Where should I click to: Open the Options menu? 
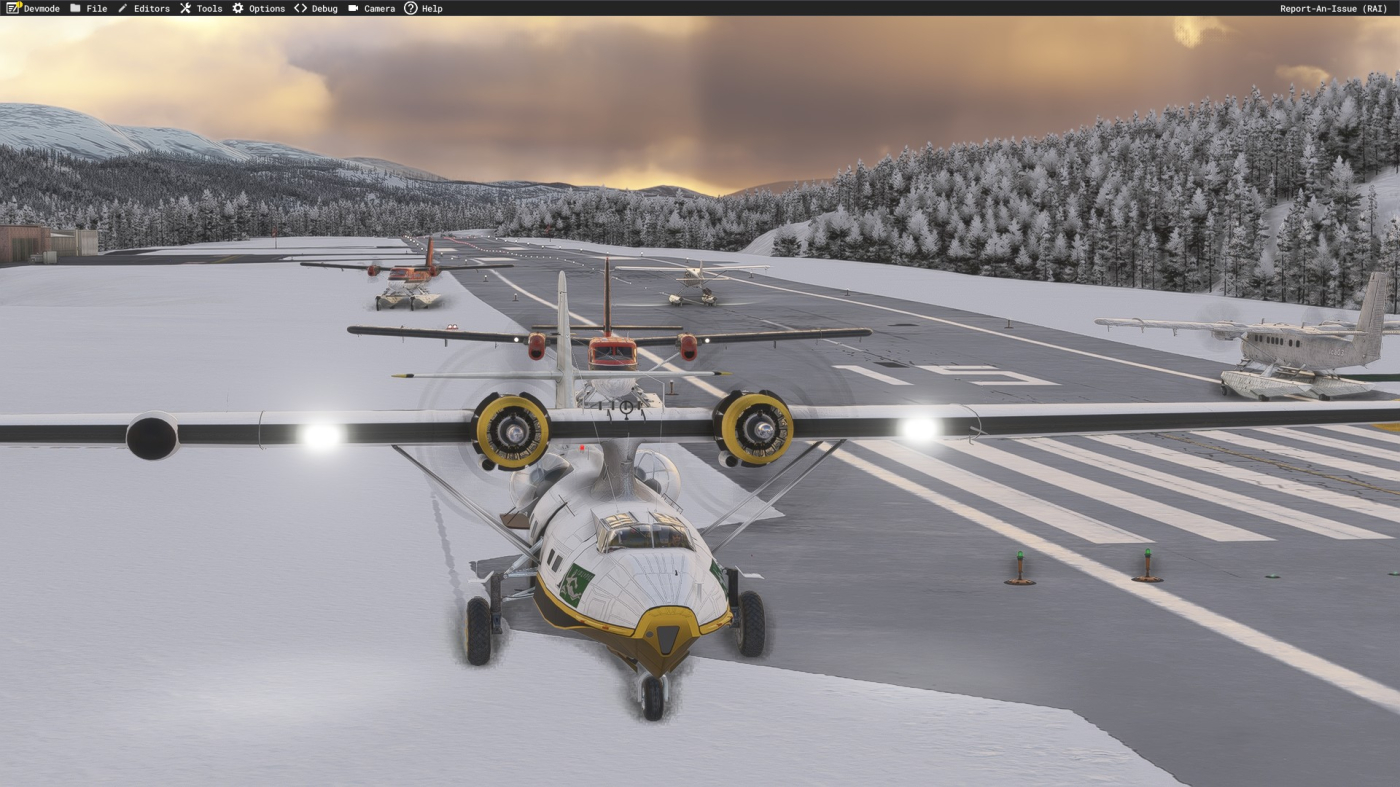click(258, 8)
